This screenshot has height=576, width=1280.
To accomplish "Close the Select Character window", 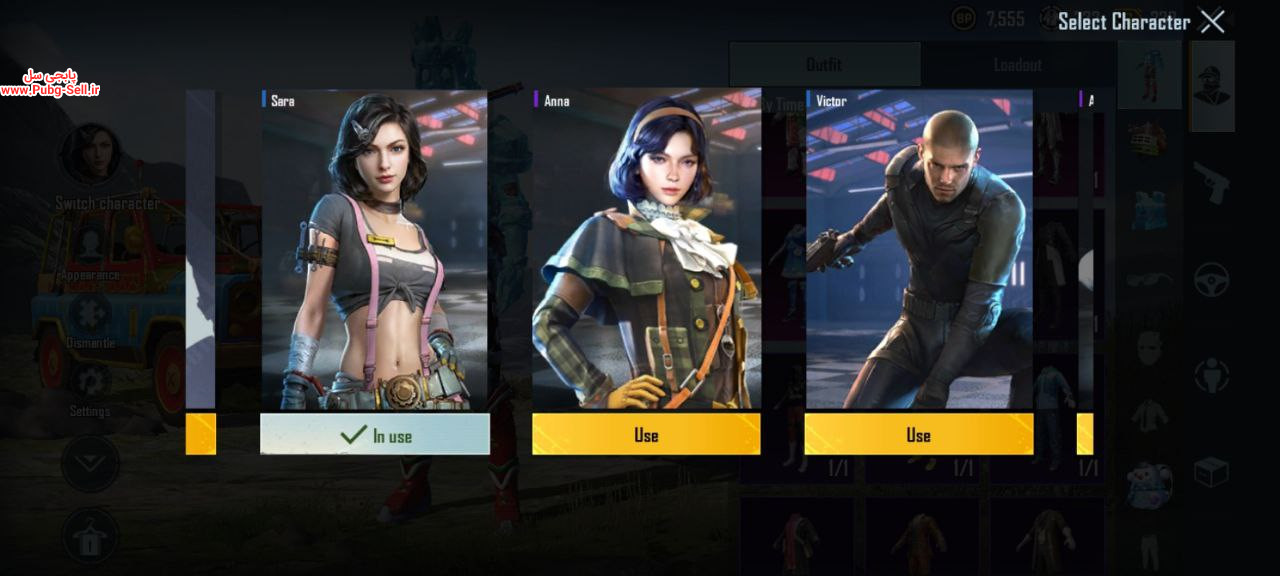I will click(1212, 21).
